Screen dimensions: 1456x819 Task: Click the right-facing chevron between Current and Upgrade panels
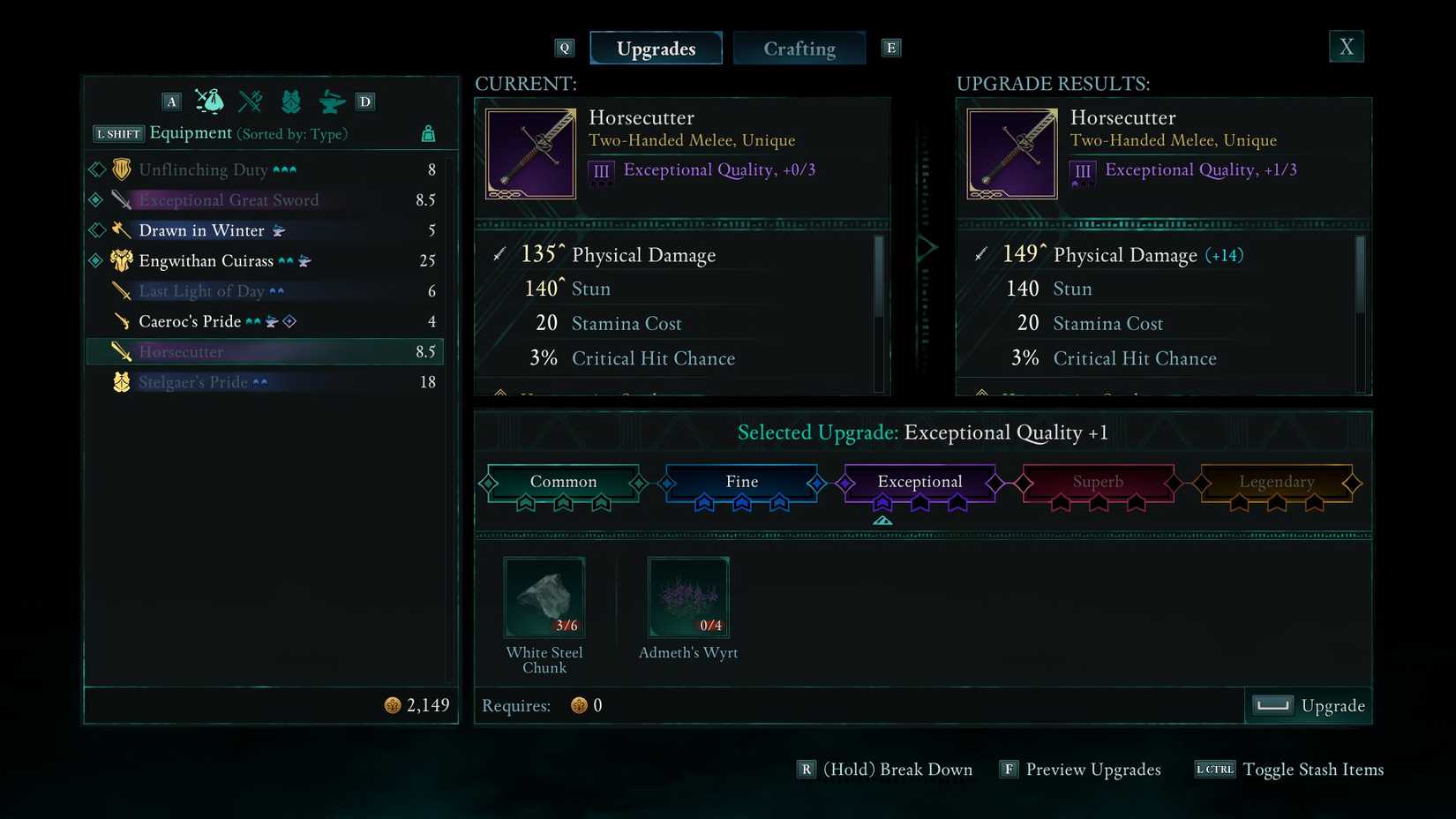pyautogui.click(x=926, y=248)
